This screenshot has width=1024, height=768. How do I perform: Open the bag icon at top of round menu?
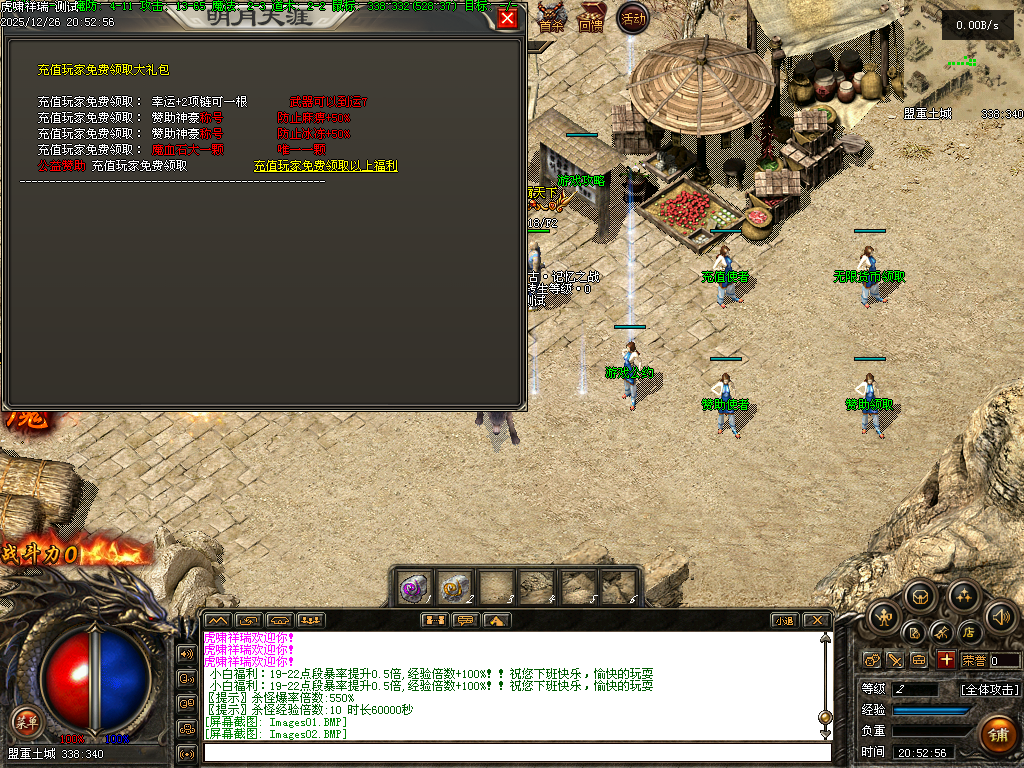tap(920, 597)
